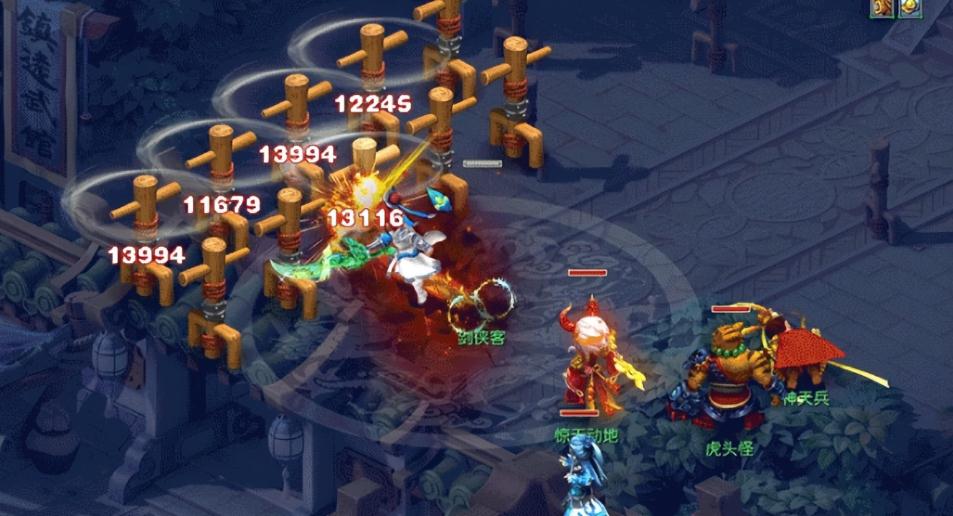Click the orange swirl buff icon

882,8
